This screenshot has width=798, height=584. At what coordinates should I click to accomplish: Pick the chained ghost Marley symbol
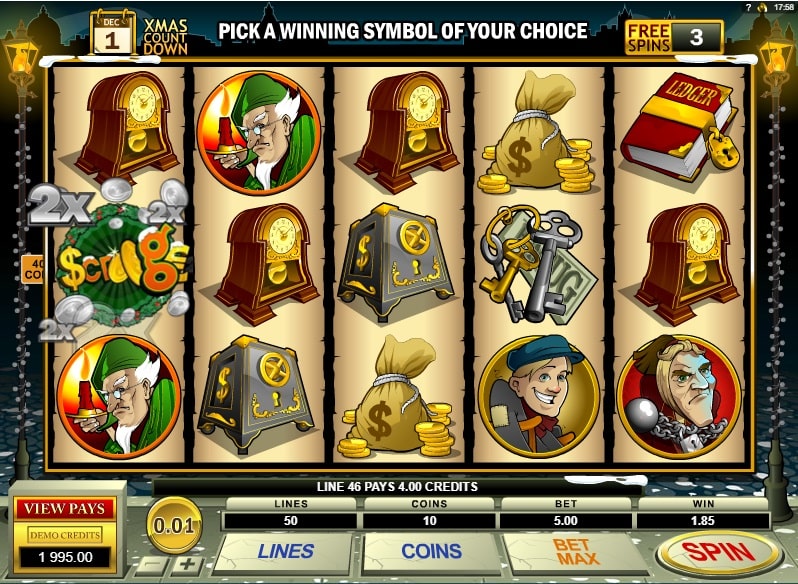[677, 392]
